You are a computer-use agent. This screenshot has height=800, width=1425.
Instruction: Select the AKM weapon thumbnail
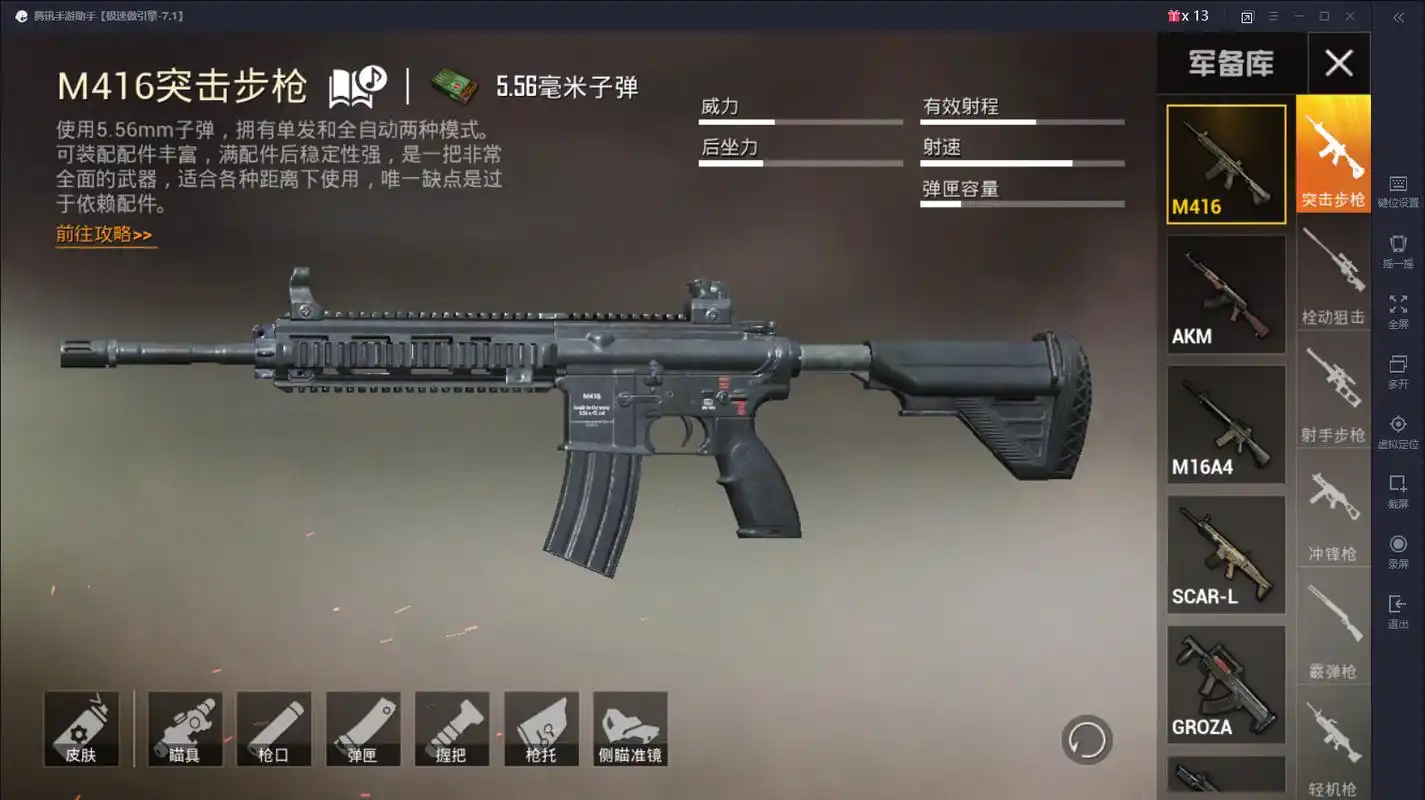tap(1225, 293)
